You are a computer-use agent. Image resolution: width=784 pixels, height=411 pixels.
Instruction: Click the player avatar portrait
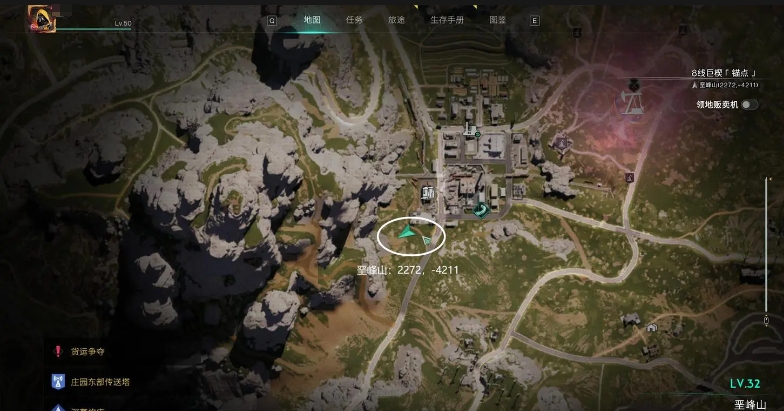click(42, 16)
